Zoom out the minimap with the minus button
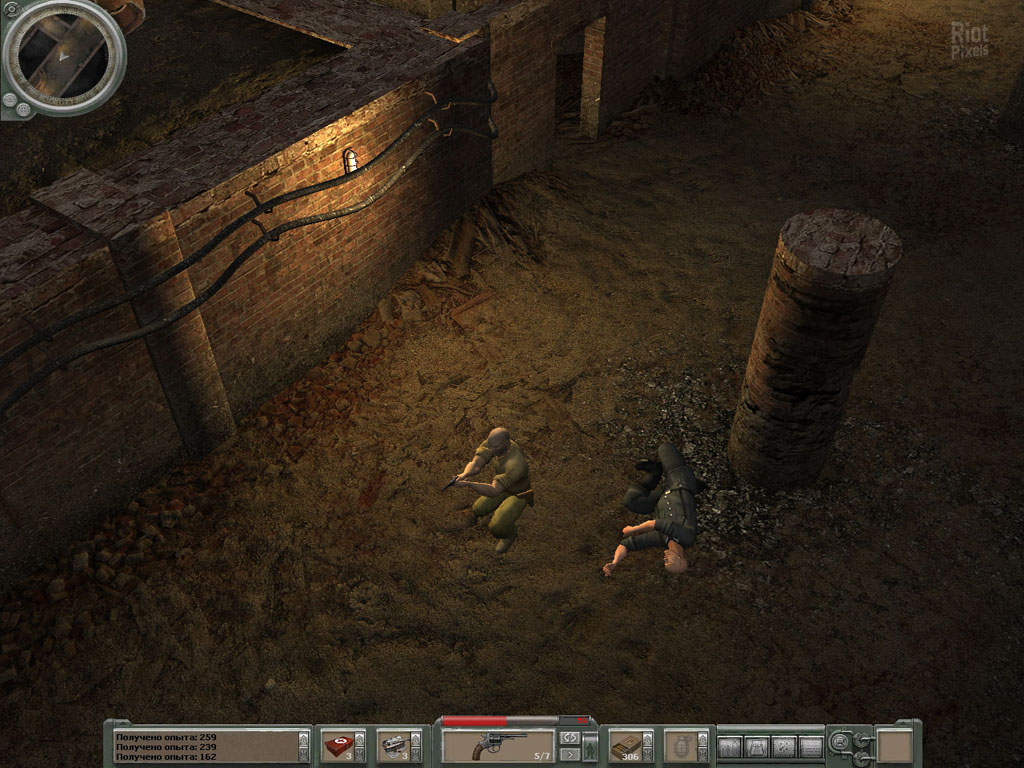1024x768 pixels. (10, 100)
